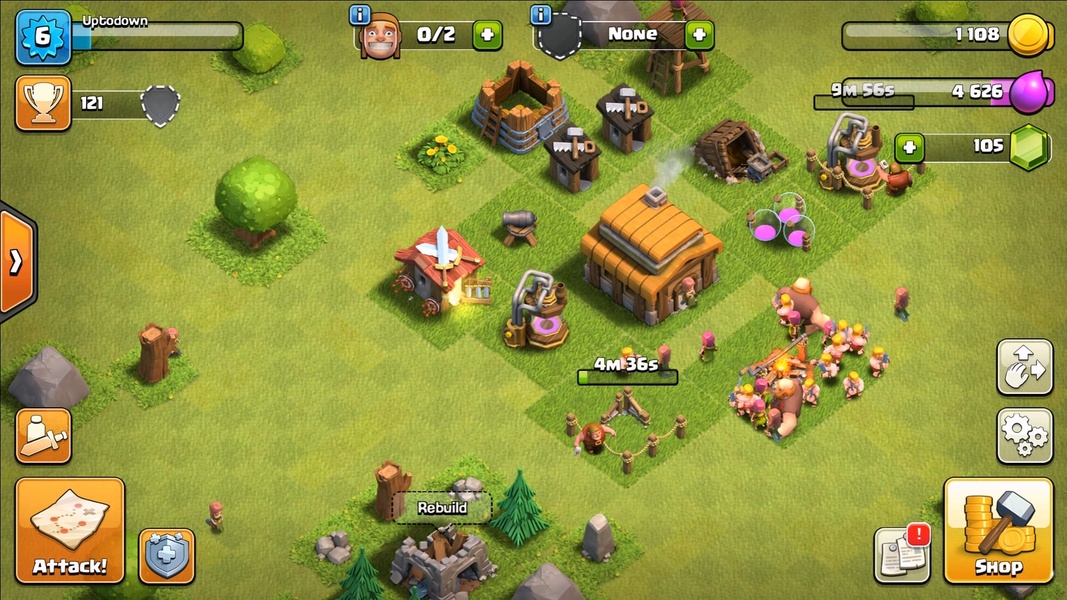
Task: Open the player level 6 badge
Action: (43, 37)
